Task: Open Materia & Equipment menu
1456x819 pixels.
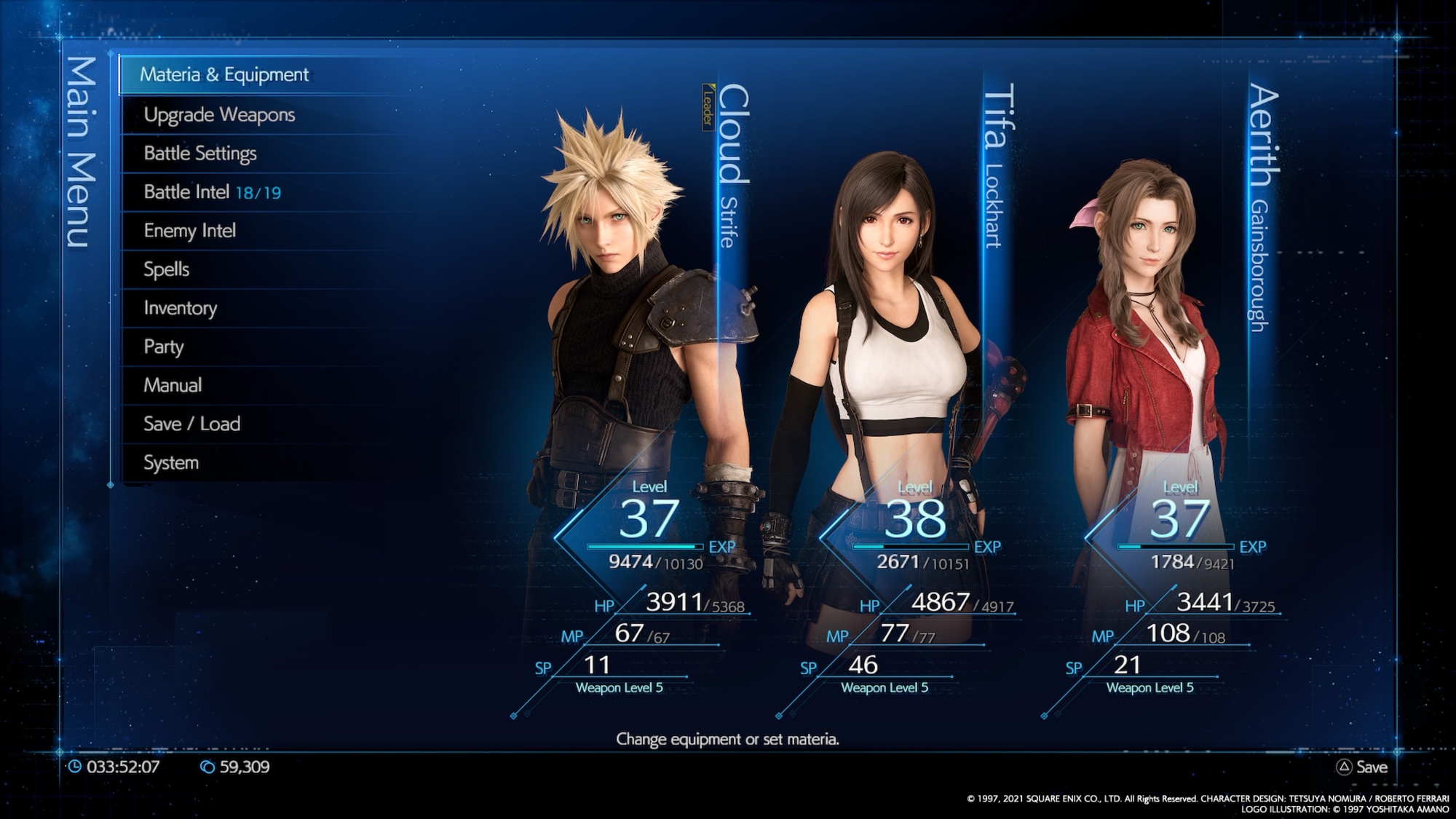Action: point(224,75)
